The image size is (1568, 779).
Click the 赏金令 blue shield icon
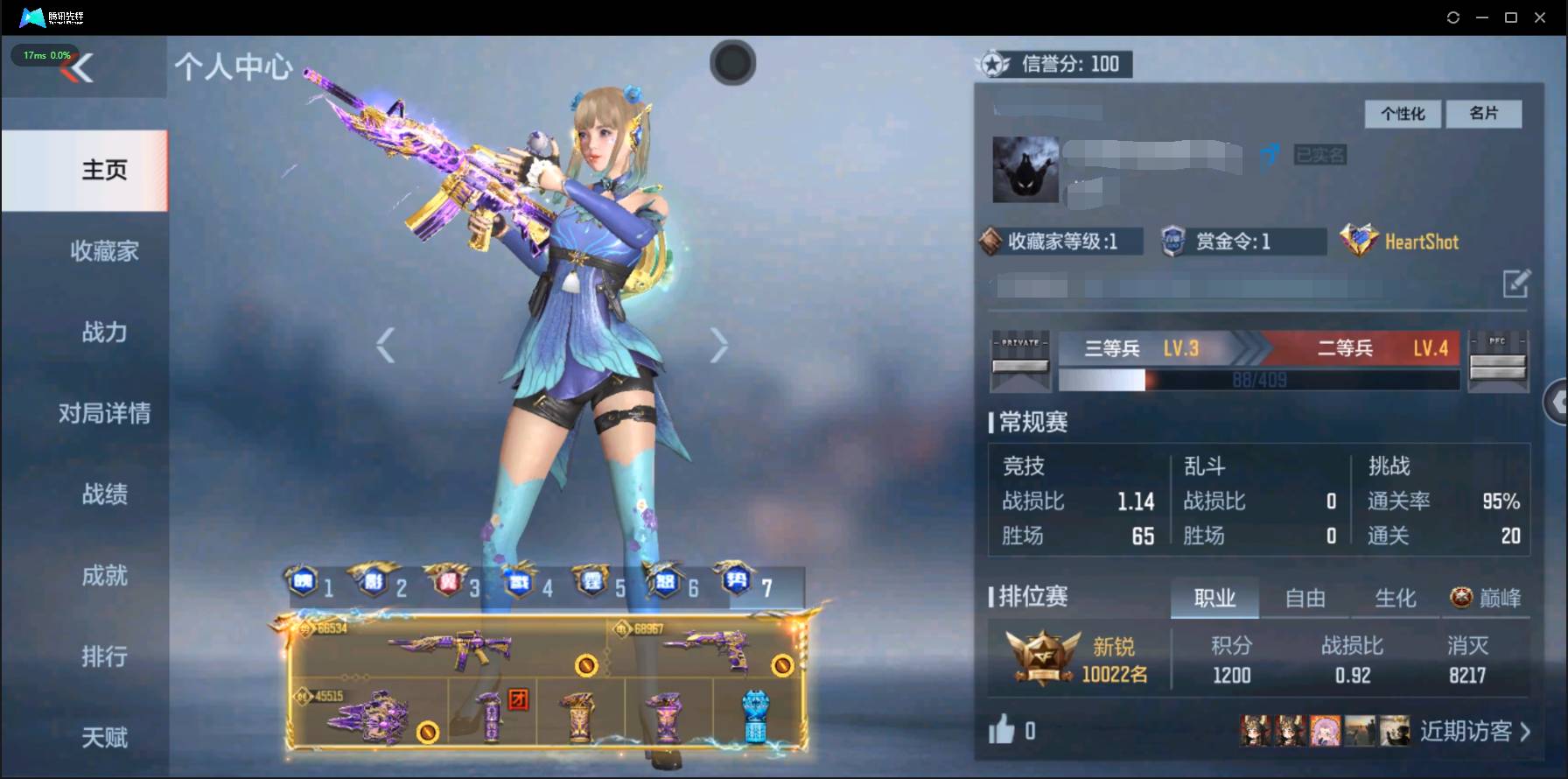tap(1172, 241)
